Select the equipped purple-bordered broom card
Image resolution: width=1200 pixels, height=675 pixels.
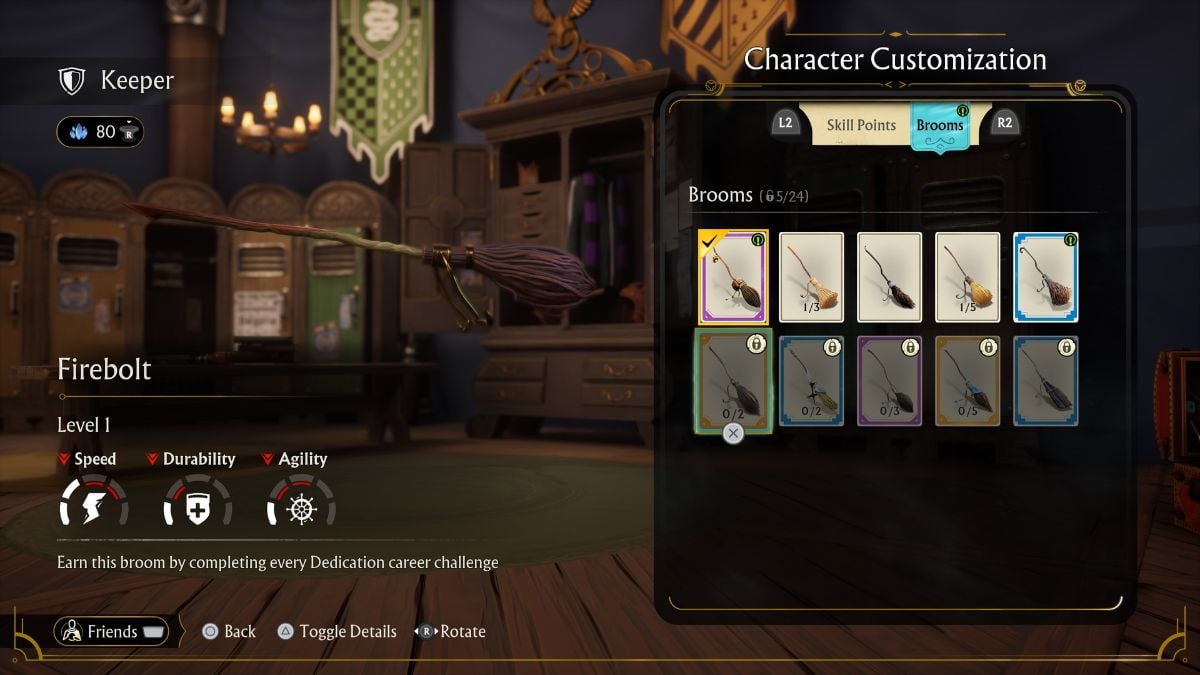[733, 277]
